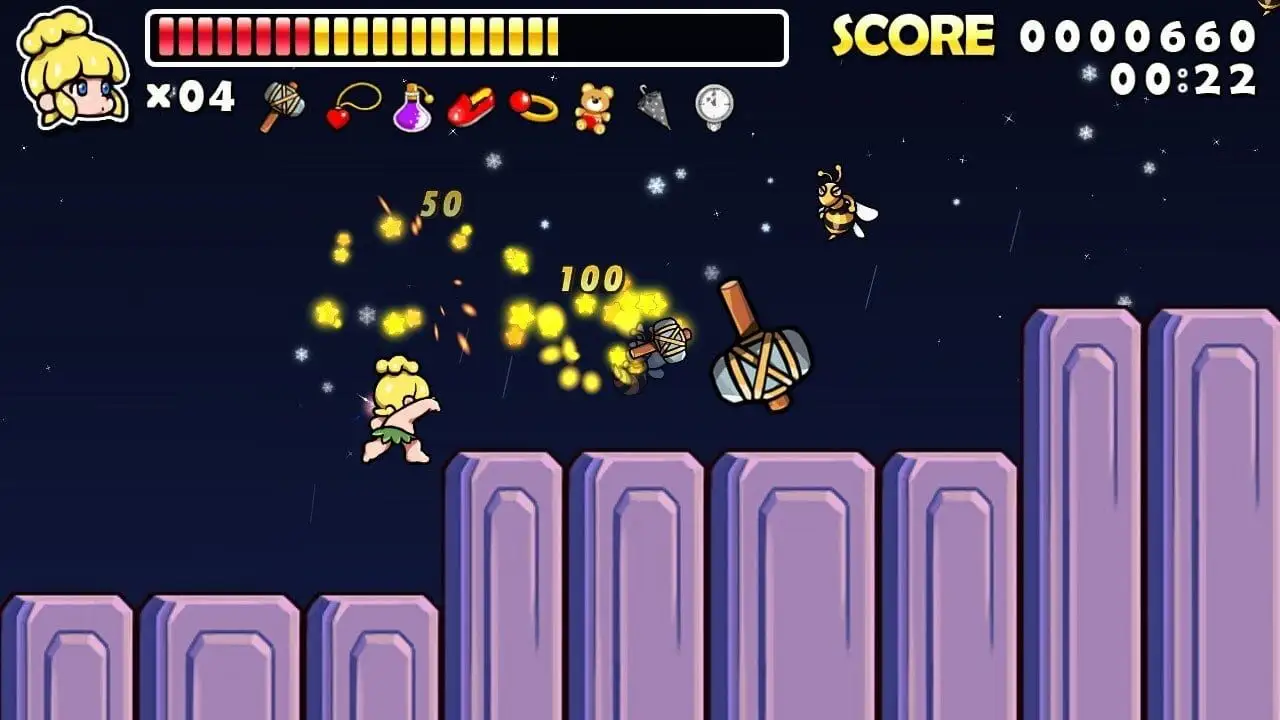Viewport: 1280px width, 720px height.
Task: Click the heart necklace item icon
Action: pyautogui.click(x=353, y=106)
